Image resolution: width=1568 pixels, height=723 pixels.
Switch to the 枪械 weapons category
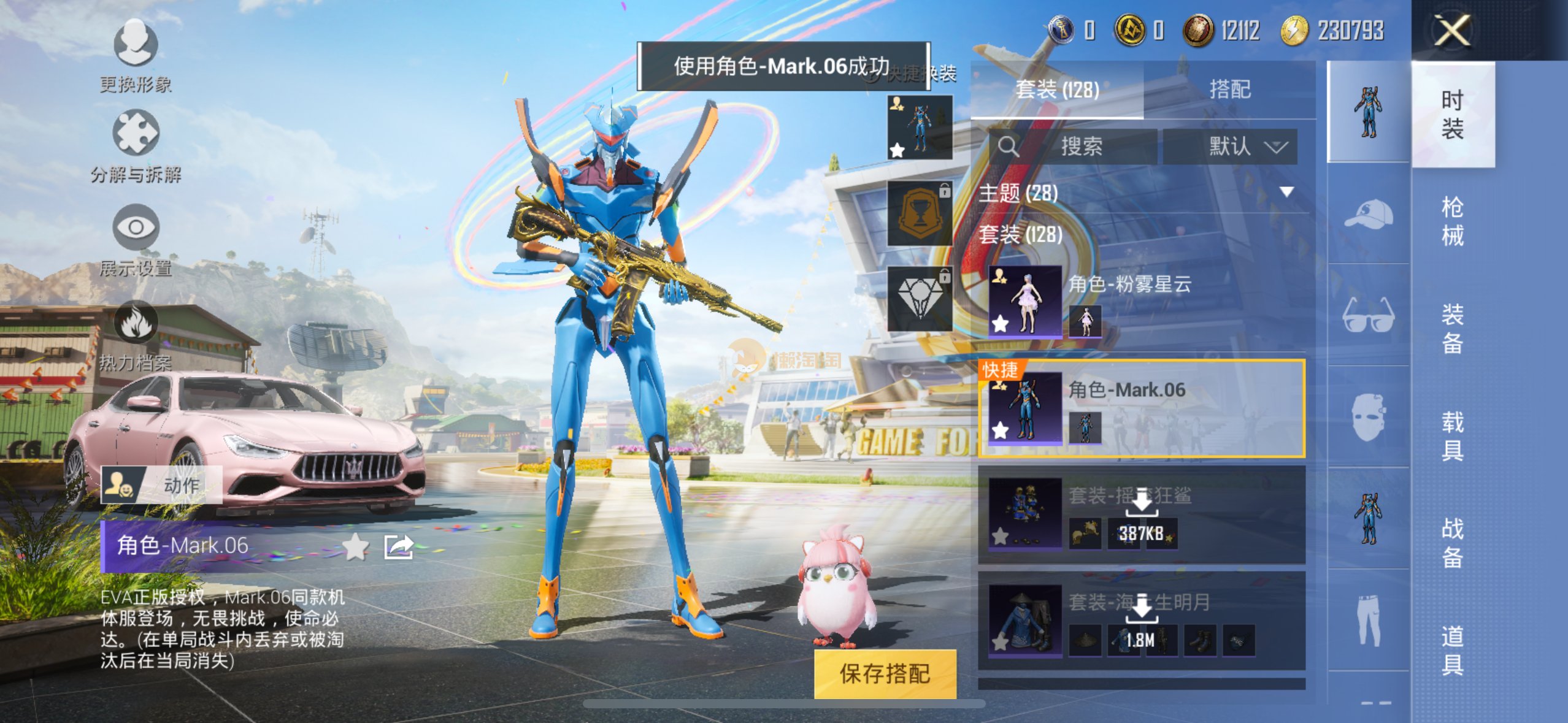coord(1452,221)
